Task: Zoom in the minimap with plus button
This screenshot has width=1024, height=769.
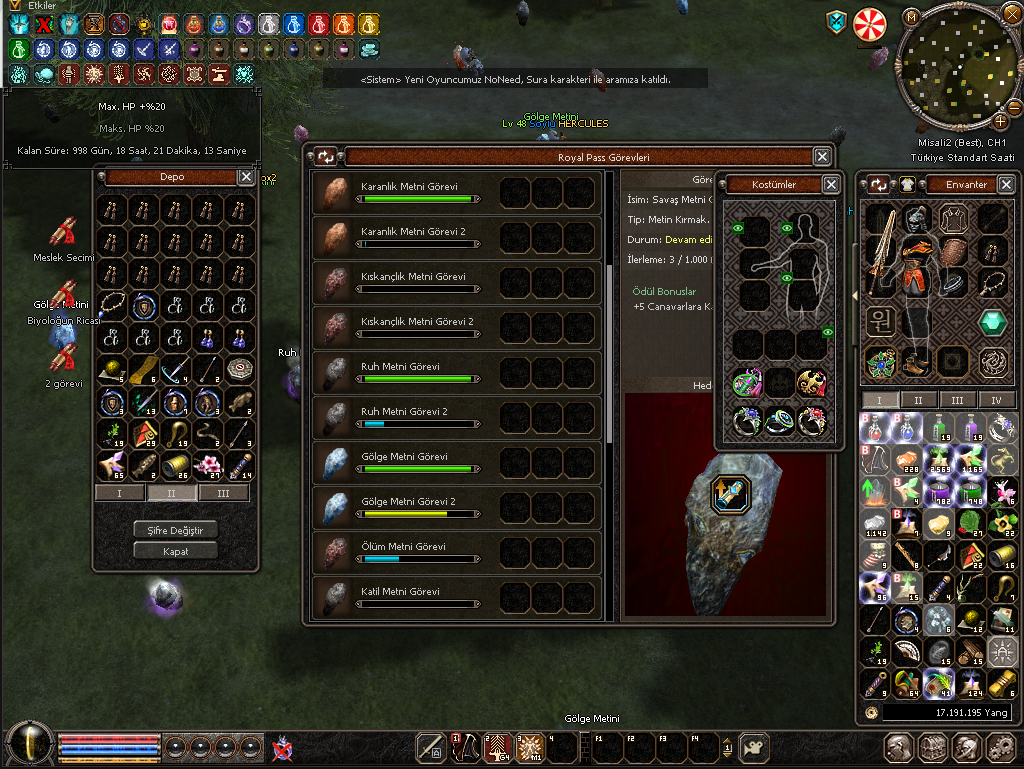Action: coord(1000,122)
